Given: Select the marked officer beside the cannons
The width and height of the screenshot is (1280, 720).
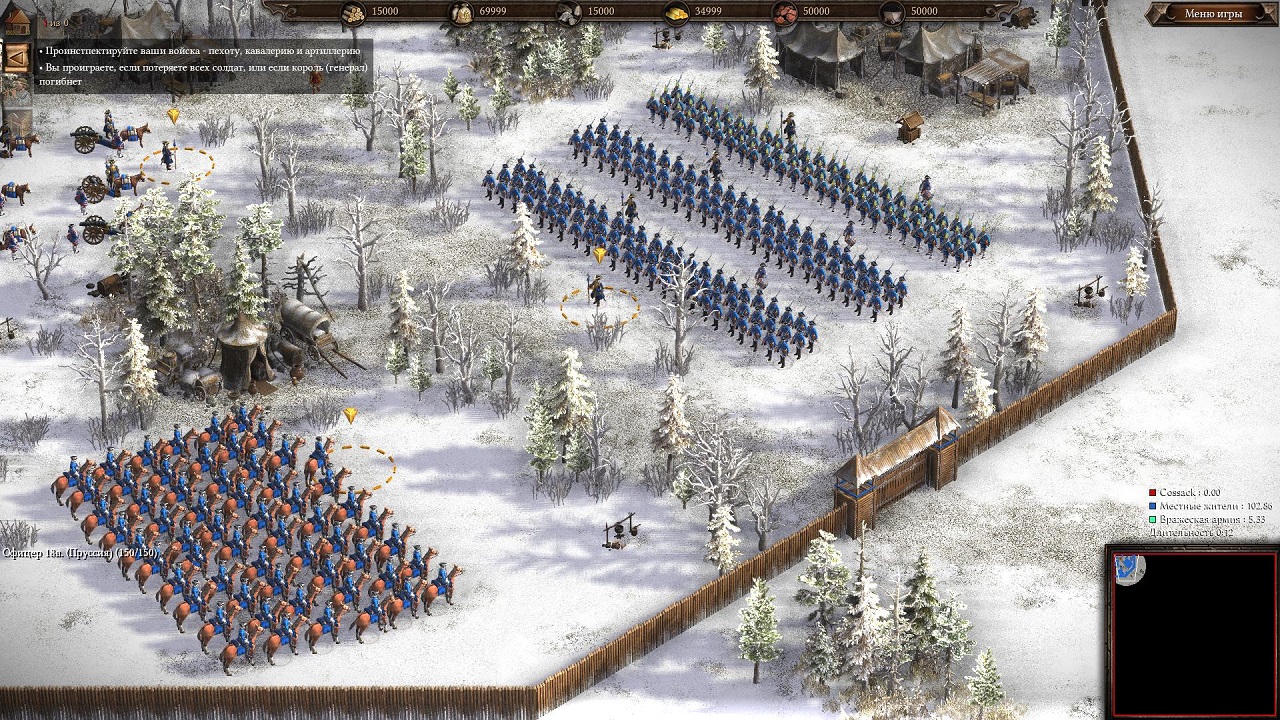Looking at the screenshot, I should [168, 156].
